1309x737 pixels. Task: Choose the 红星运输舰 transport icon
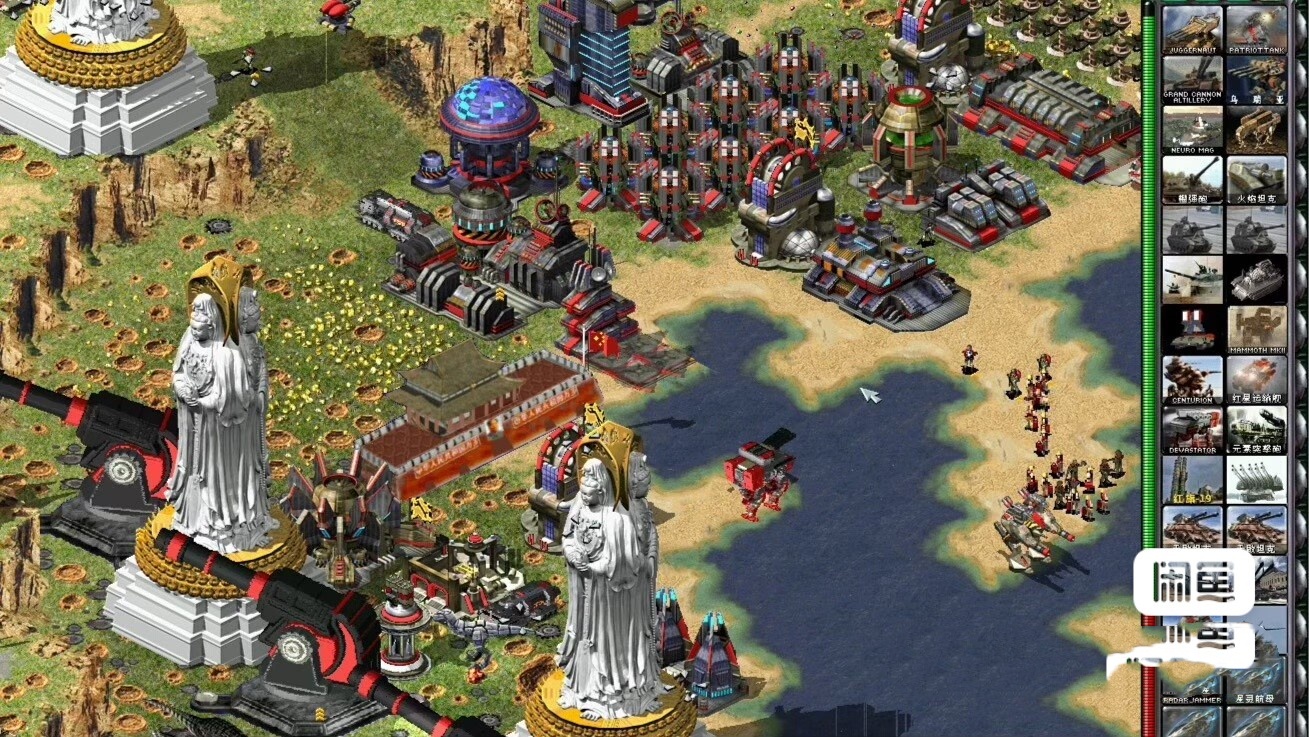[x=1256, y=380]
